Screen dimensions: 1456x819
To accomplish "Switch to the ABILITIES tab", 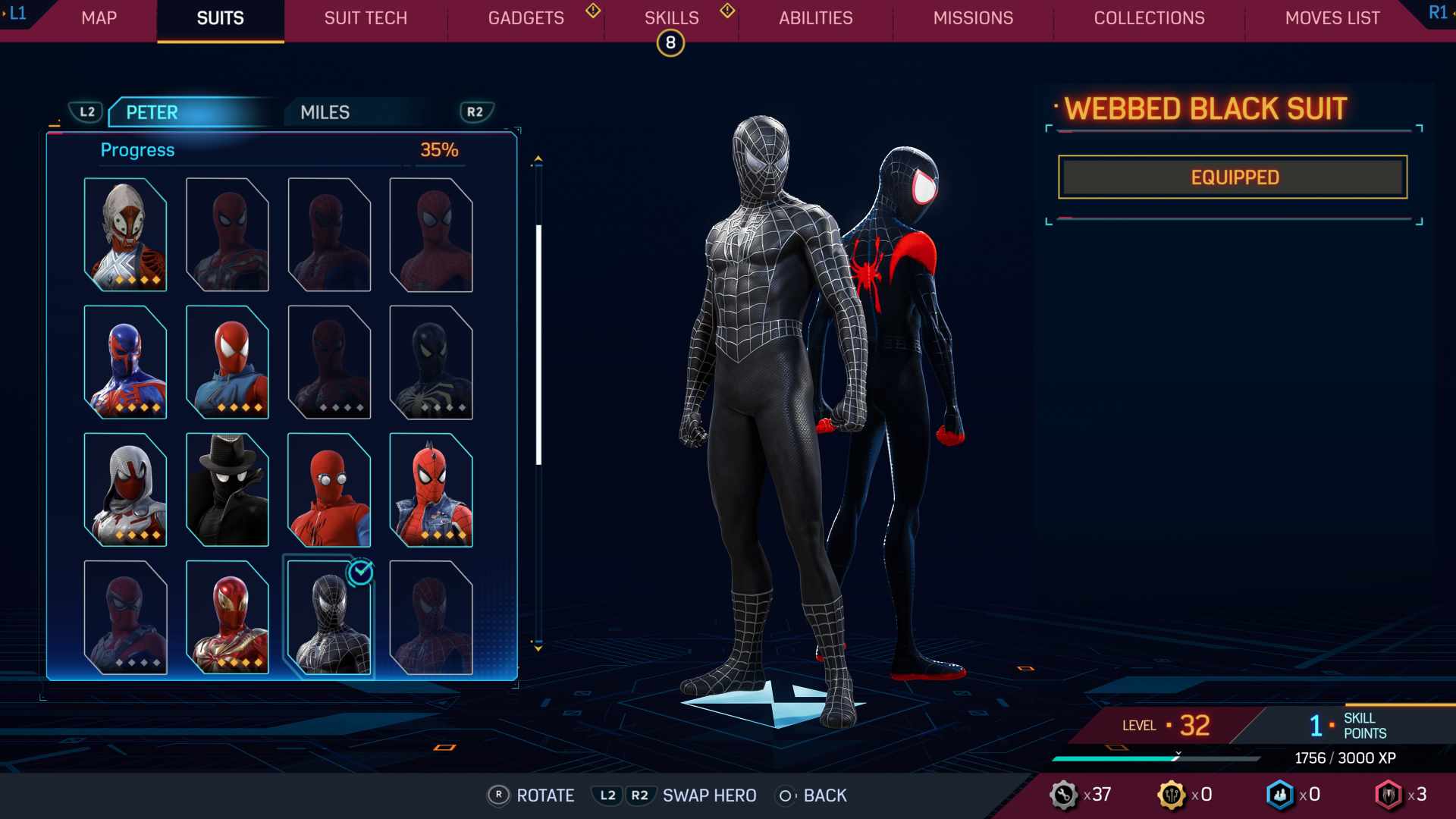I will tap(816, 18).
